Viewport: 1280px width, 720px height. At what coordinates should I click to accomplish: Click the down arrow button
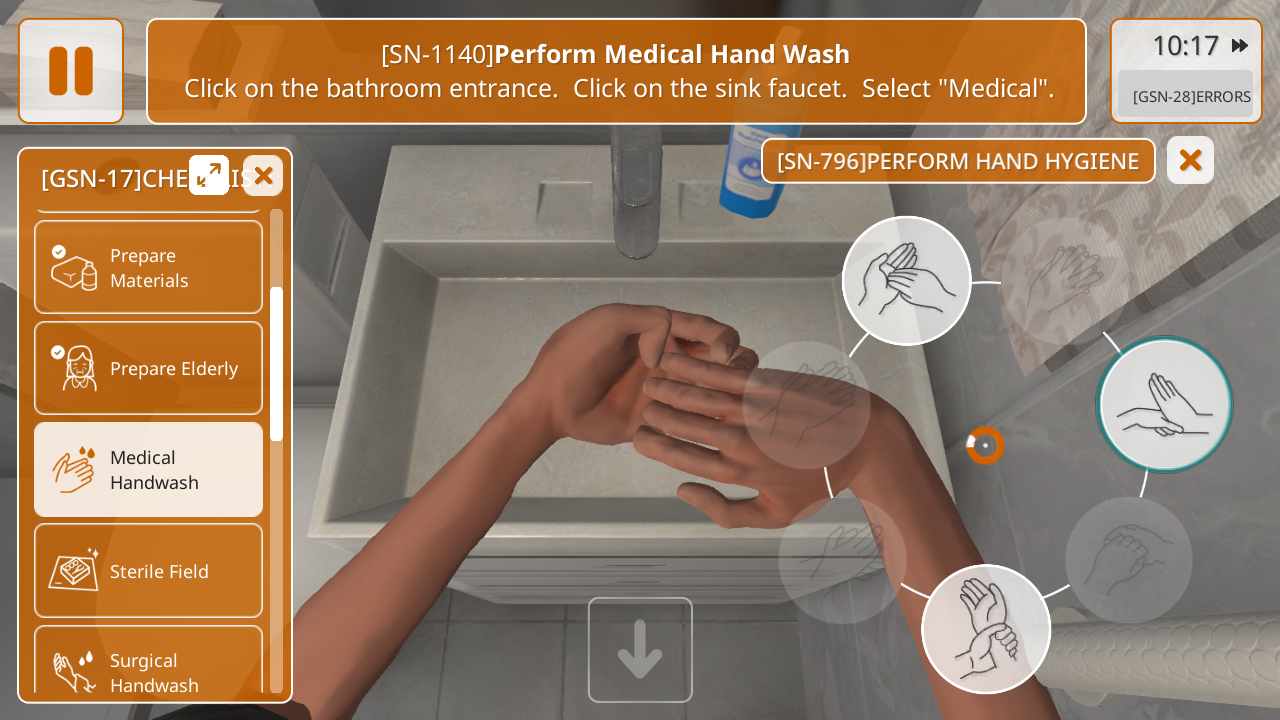(x=640, y=650)
